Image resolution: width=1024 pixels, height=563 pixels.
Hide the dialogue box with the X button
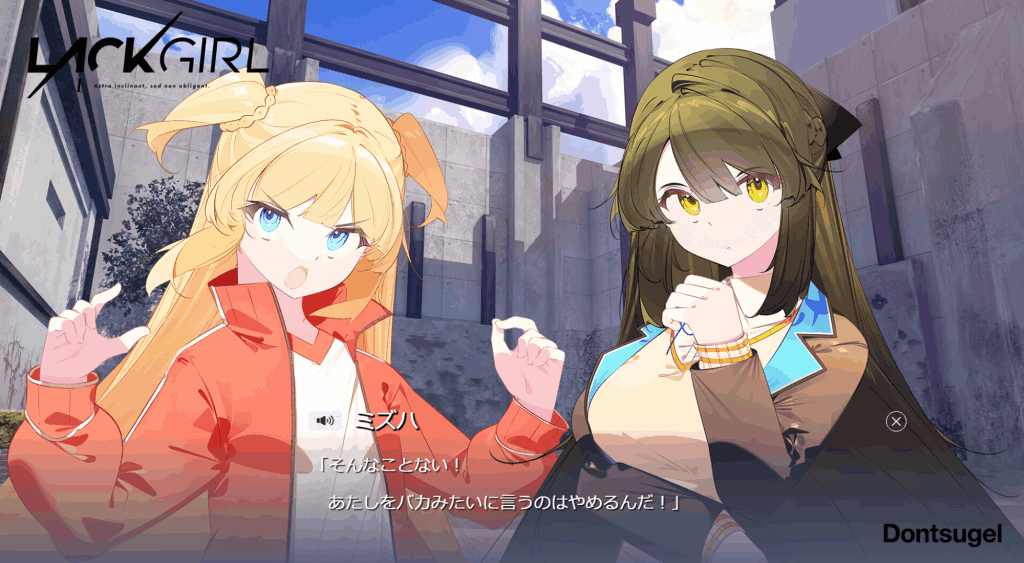pos(896,421)
